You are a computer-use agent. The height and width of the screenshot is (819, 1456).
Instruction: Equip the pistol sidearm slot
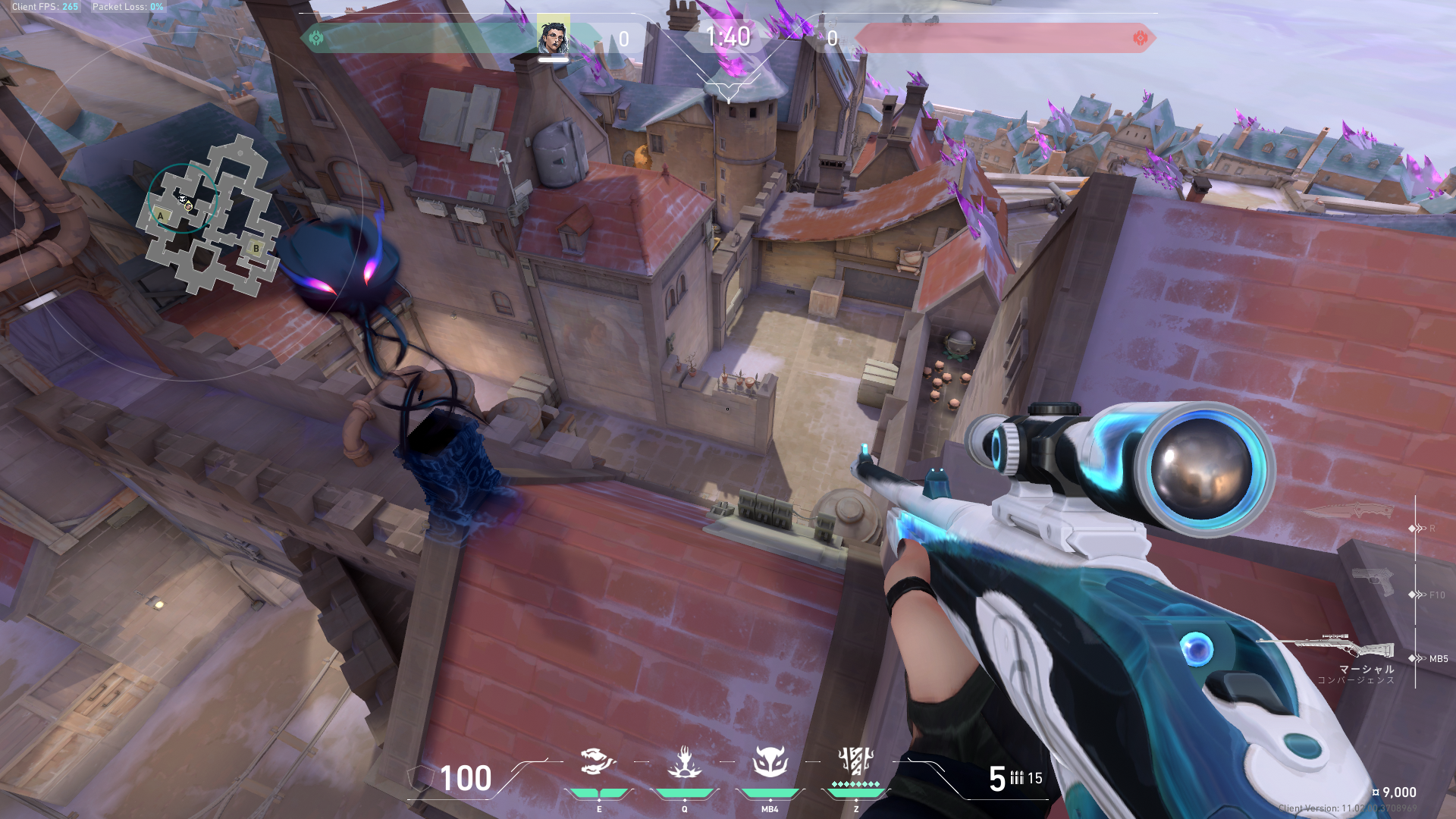point(1373,582)
